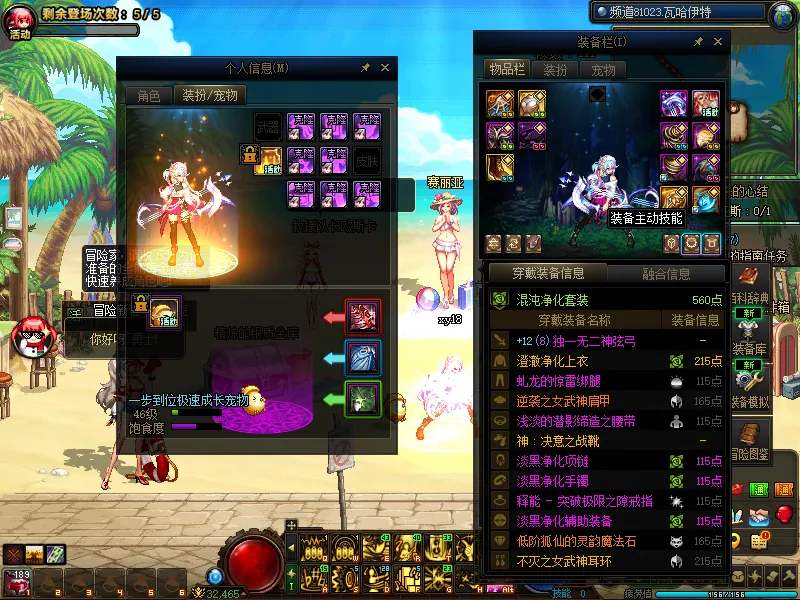Select the green-bordered pet equipment slot
This screenshot has width=800, height=600.
pyautogui.click(x=361, y=399)
